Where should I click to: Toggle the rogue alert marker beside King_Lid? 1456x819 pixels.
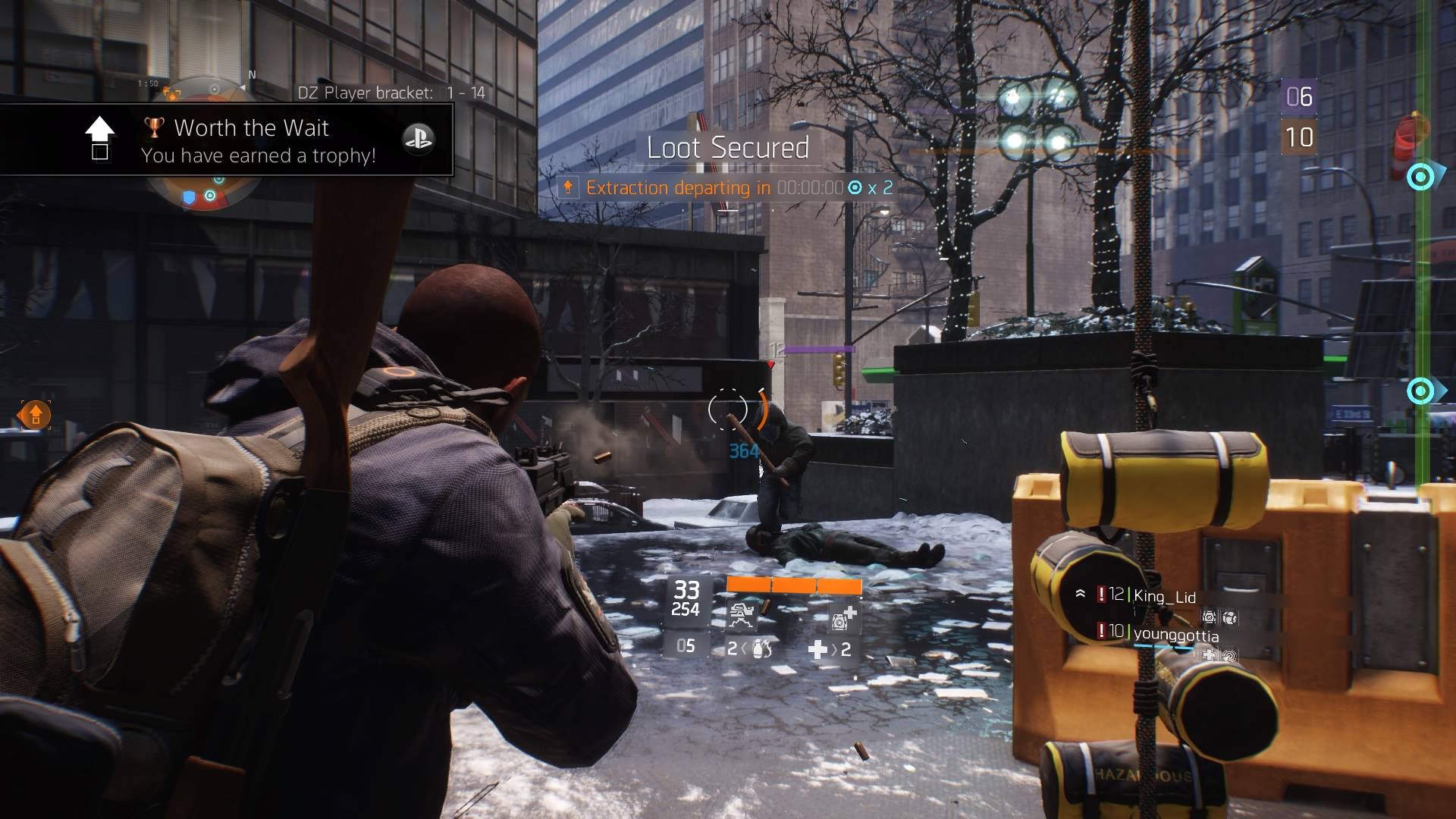tap(1101, 595)
